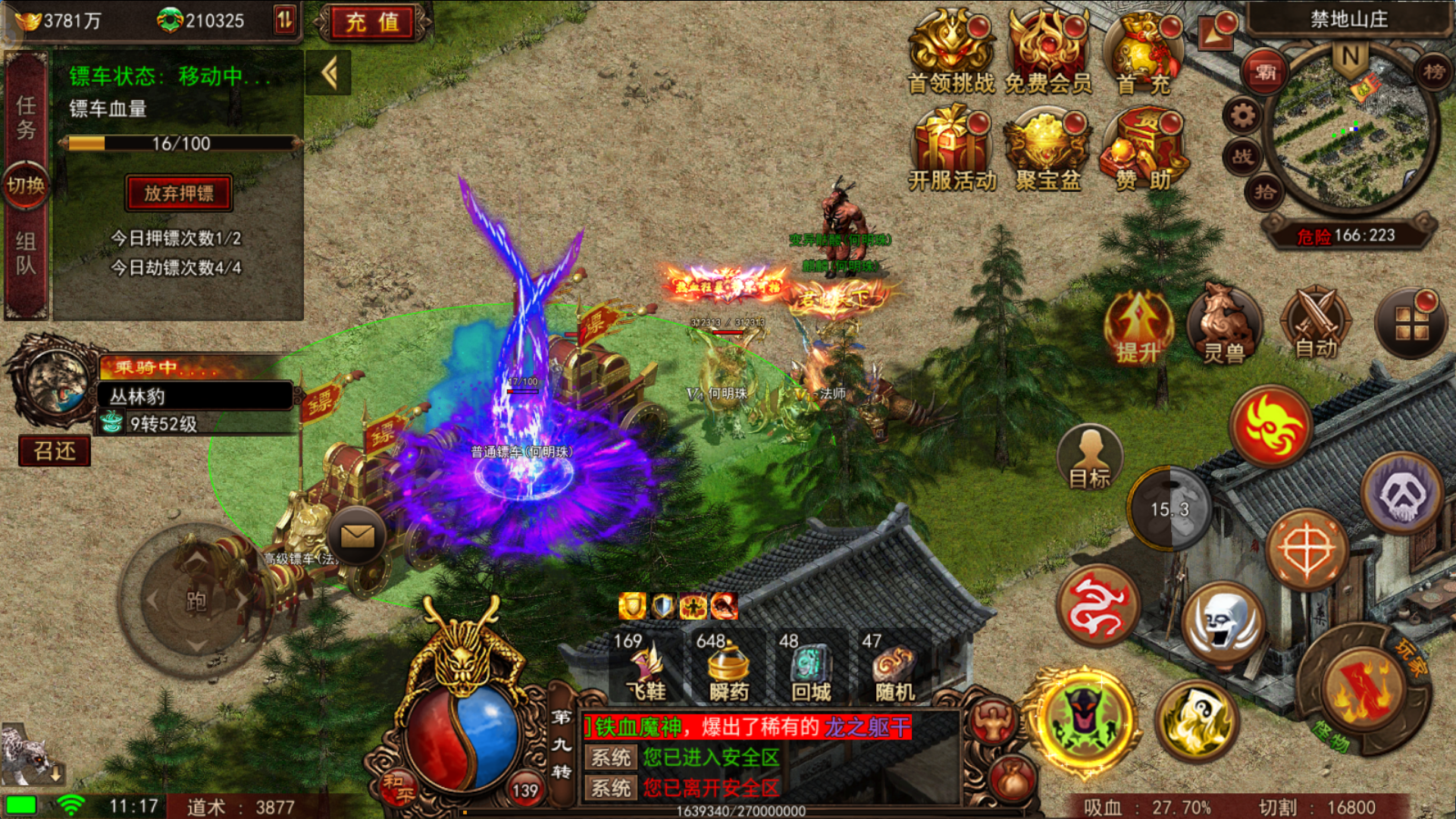Open the 聚宝盆 treasure bowl
Viewport: 1456px width, 819px height.
[1048, 148]
